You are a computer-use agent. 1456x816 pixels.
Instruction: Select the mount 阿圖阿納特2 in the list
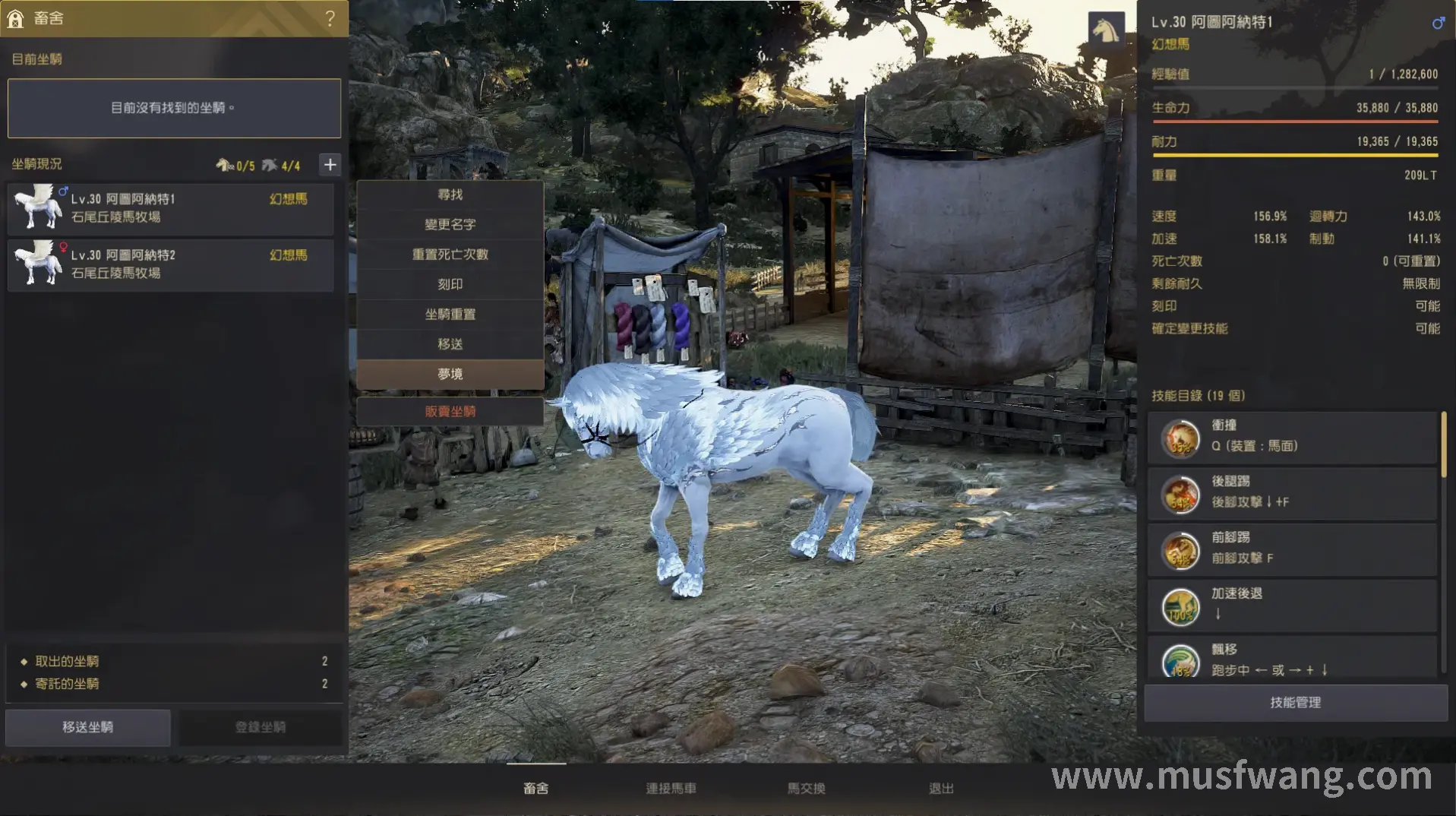[x=171, y=264]
